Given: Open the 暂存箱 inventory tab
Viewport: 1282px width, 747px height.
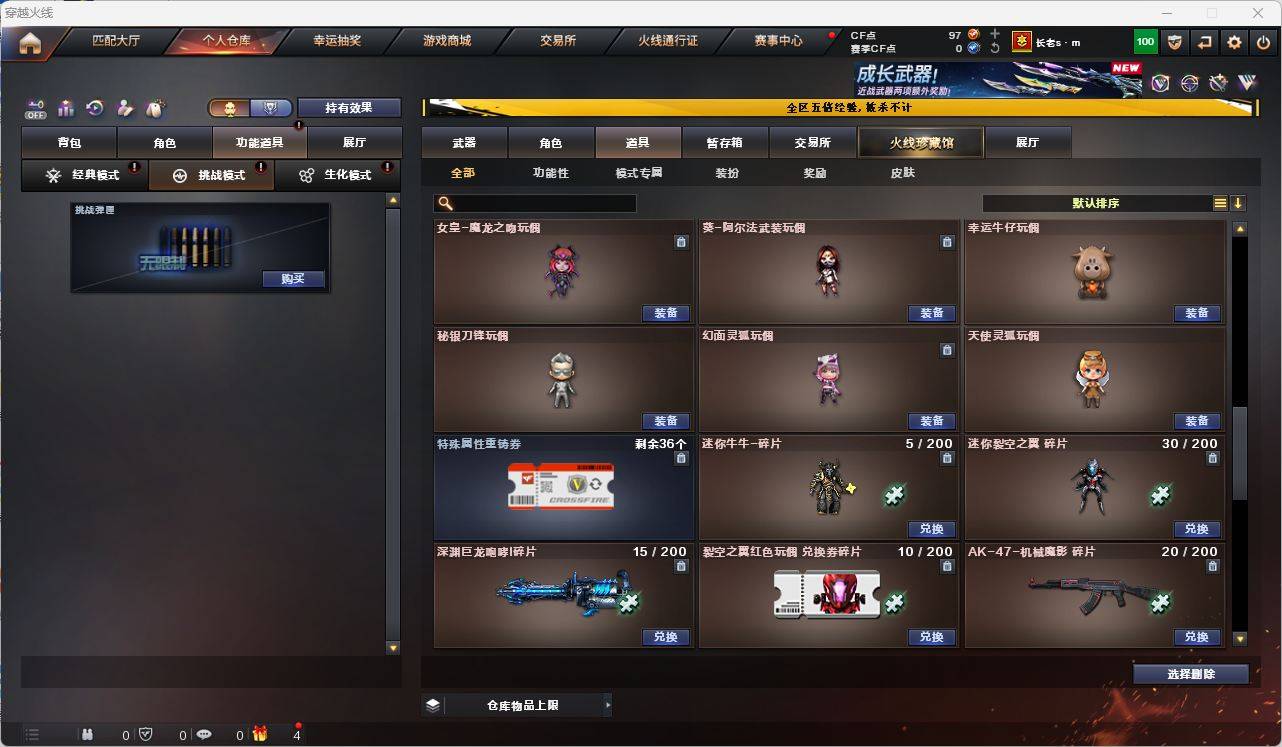Looking at the screenshot, I should (724, 142).
